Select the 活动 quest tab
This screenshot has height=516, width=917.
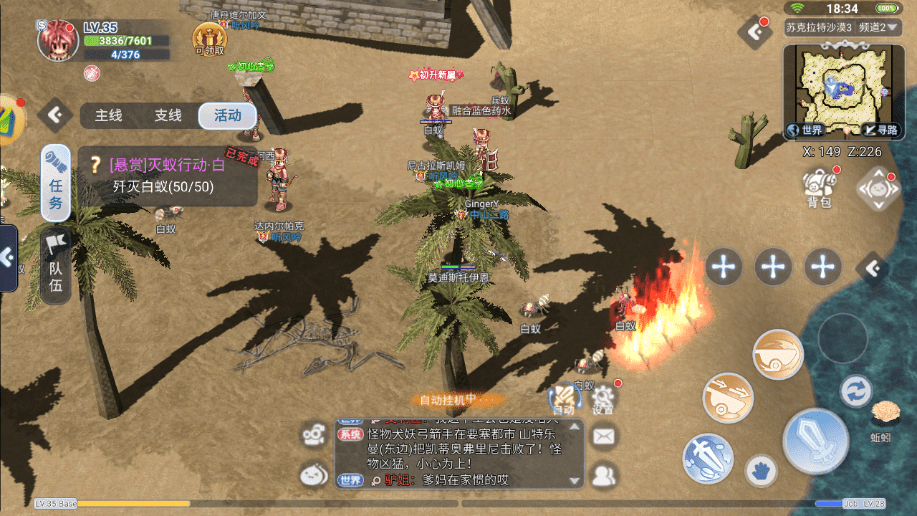pyautogui.click(x=226, y=115)
